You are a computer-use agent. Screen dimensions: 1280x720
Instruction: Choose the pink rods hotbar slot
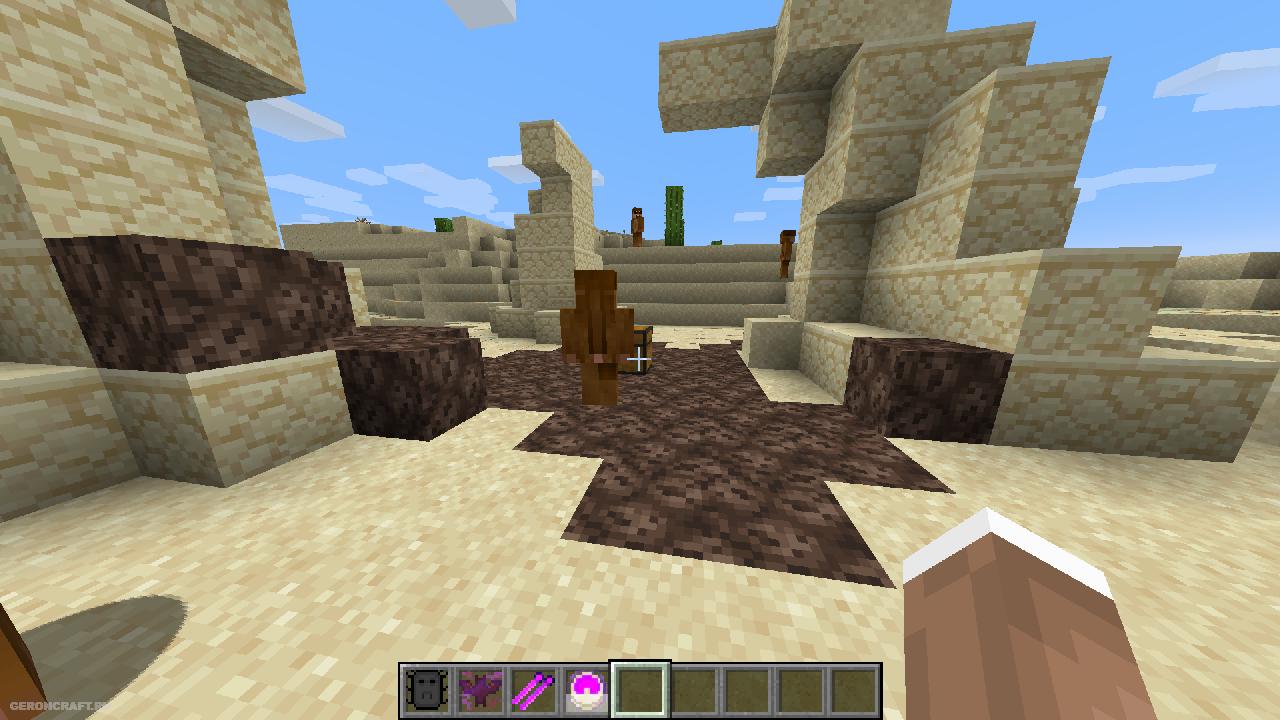[533, 691]
